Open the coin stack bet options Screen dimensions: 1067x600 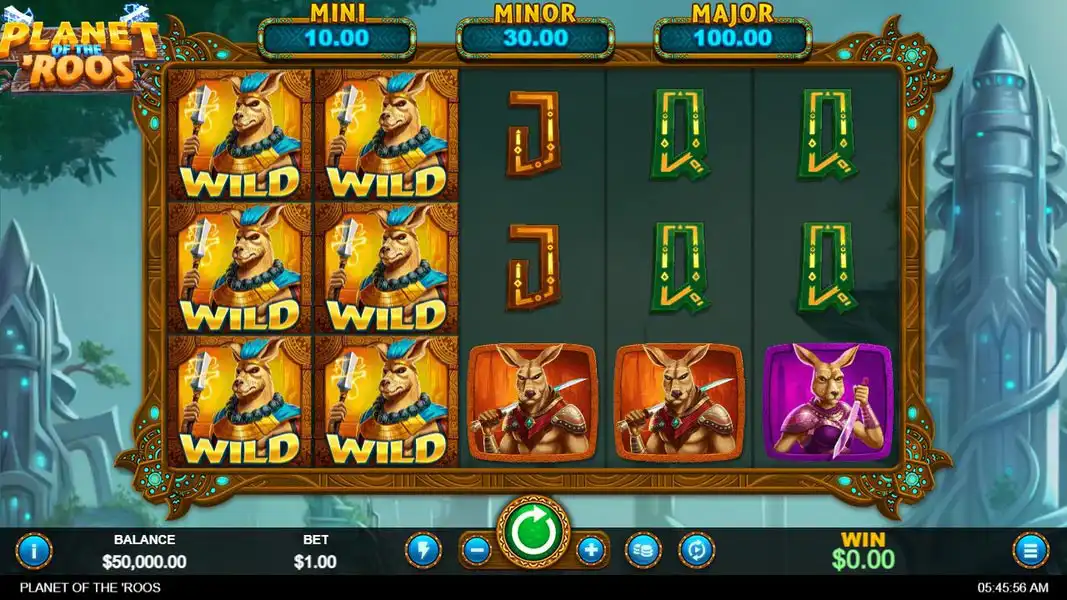point(643,549)
